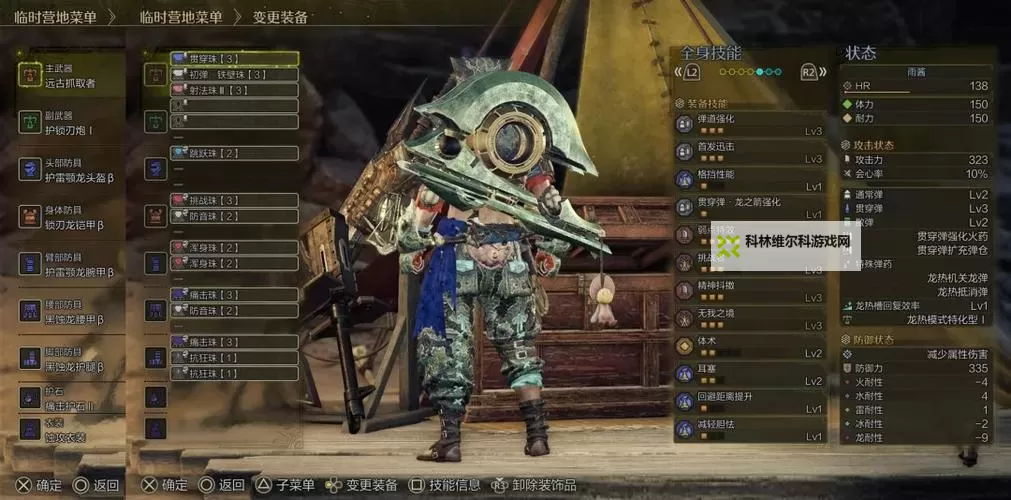
Task: Select the 挑战珠【3】 decoration slot
Action: (x=234, y=200)
